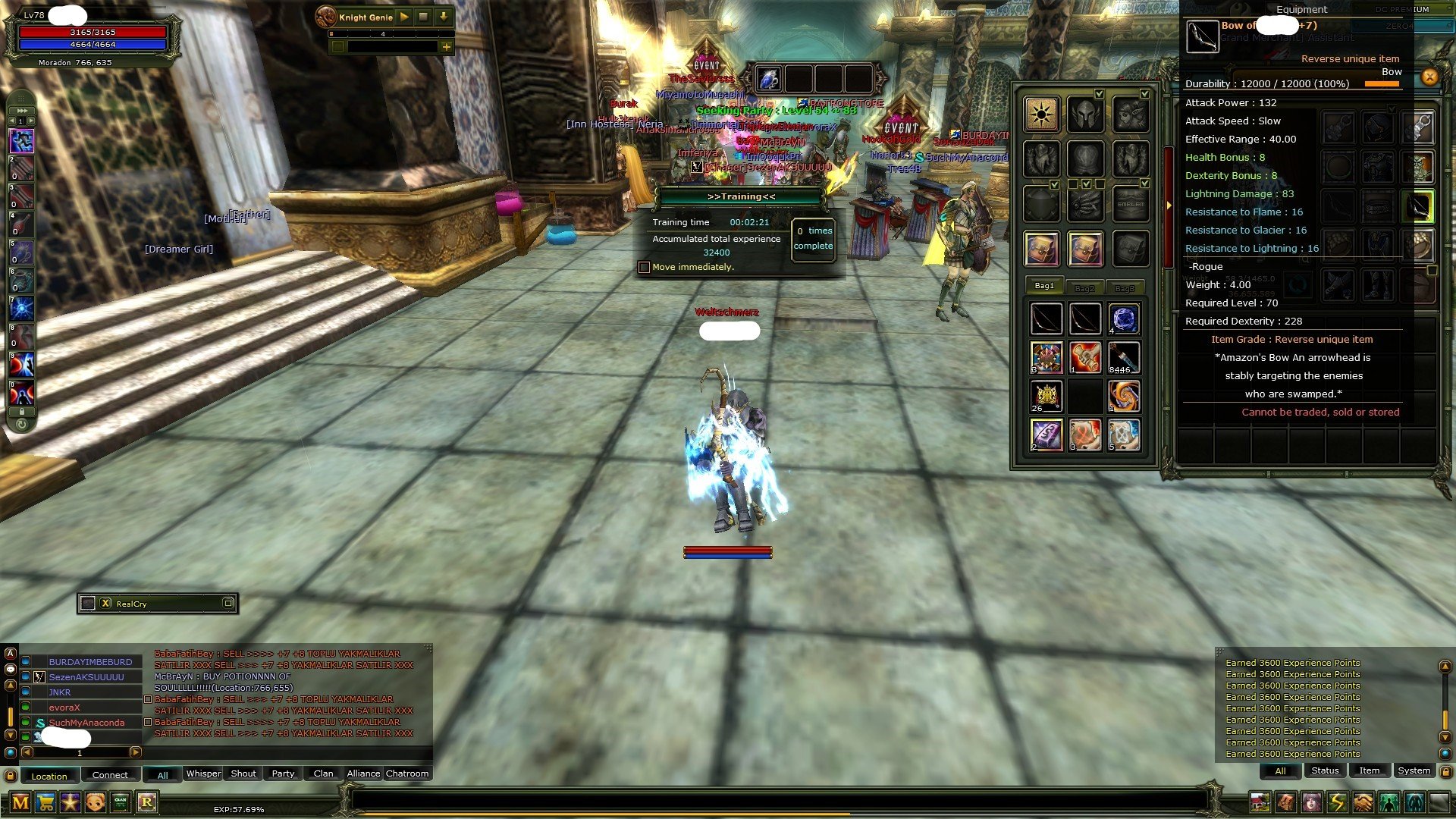
Task: Open the Connect tab
Action: point(110,775)
